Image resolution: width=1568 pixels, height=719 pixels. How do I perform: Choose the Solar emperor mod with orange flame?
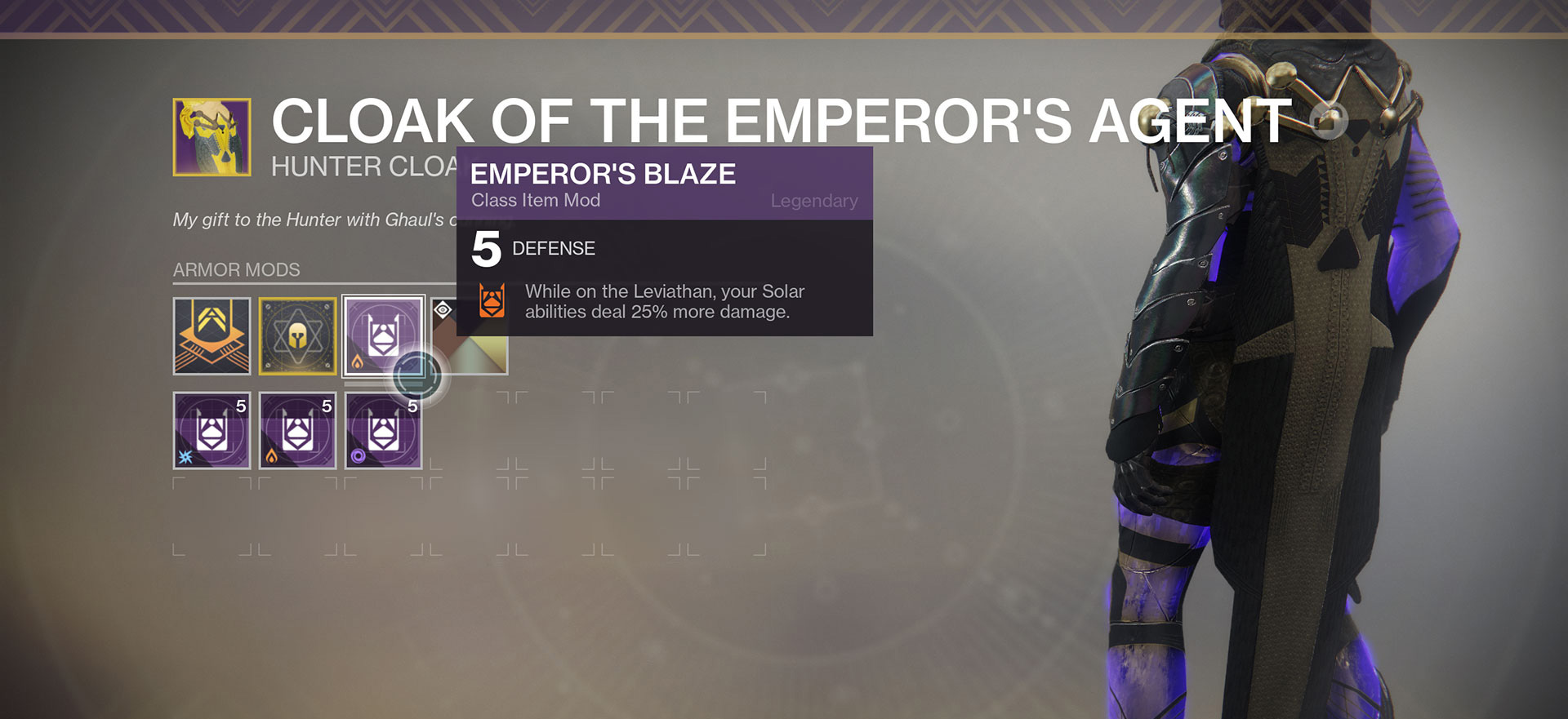[297, 430]
